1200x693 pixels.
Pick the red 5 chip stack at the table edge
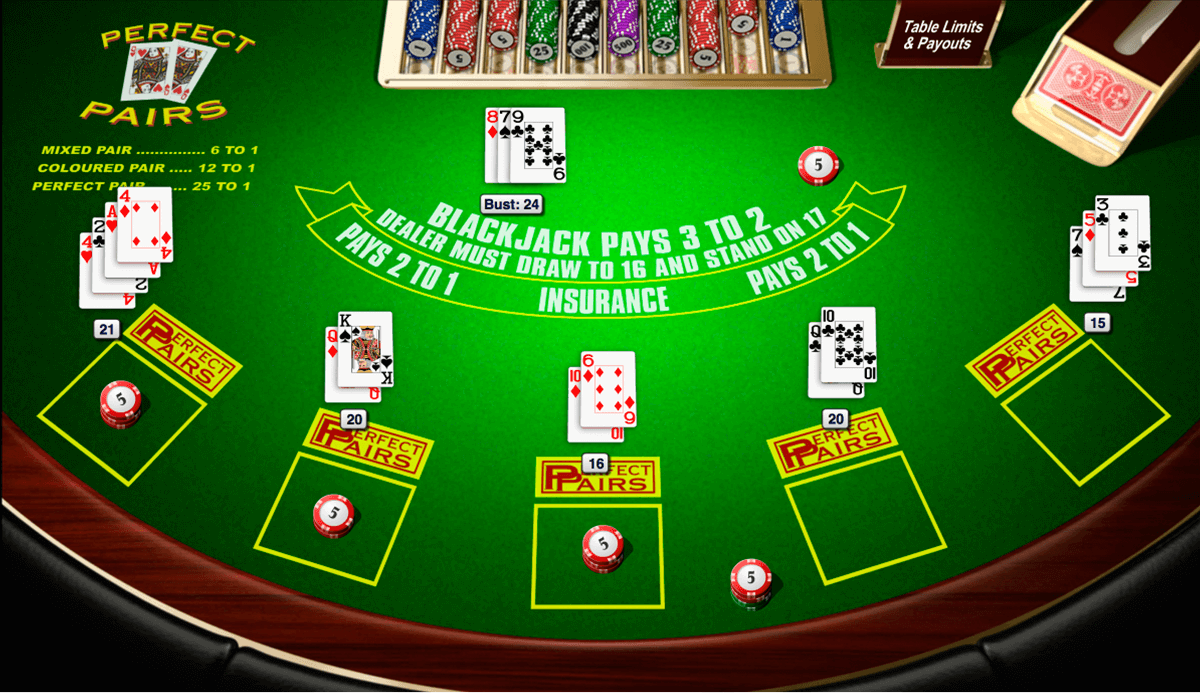click(x=750, y=579)
